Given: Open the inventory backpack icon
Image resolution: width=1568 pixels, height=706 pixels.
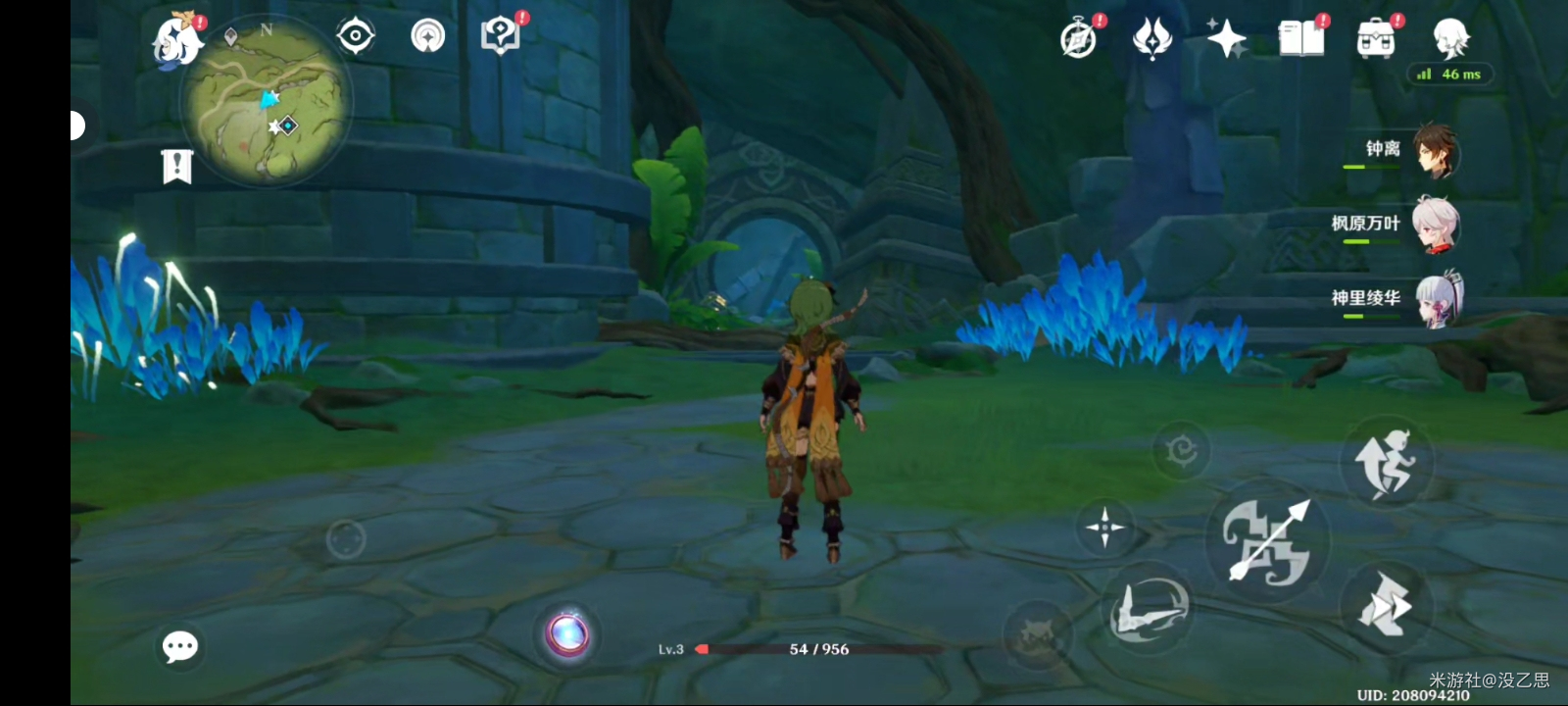Looking at the screenshot, I should pyautogui.click(x=1376, y=39).
